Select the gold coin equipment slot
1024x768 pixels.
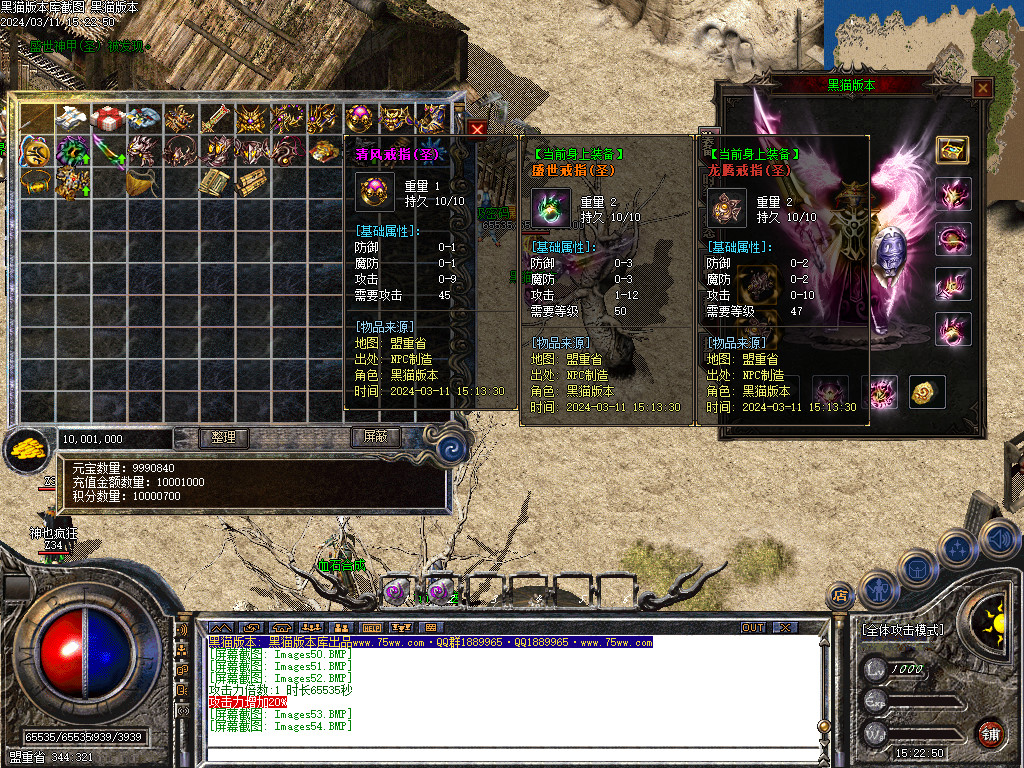point(927,391)
